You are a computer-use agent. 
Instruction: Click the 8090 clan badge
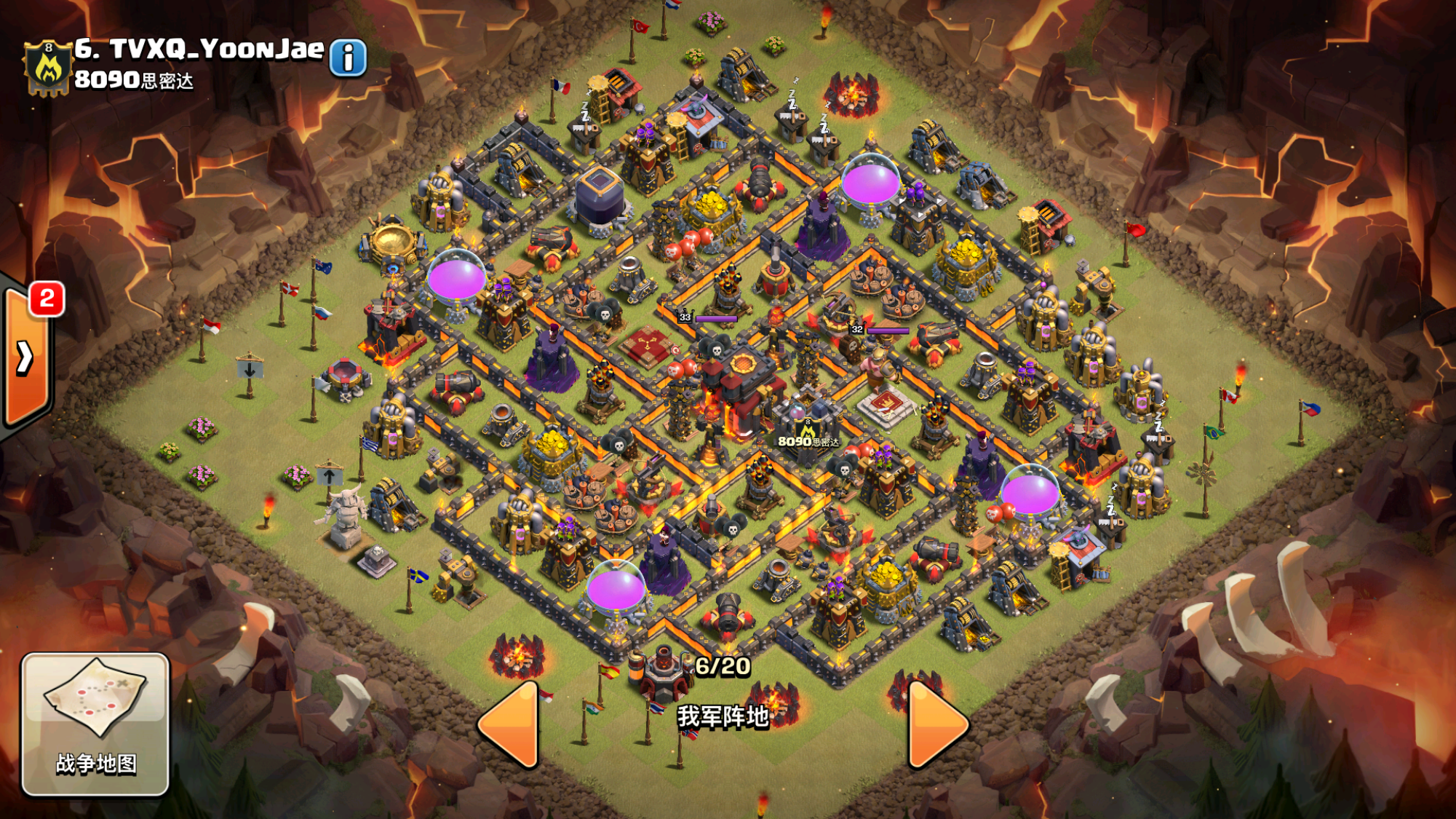tap(48, 68)
